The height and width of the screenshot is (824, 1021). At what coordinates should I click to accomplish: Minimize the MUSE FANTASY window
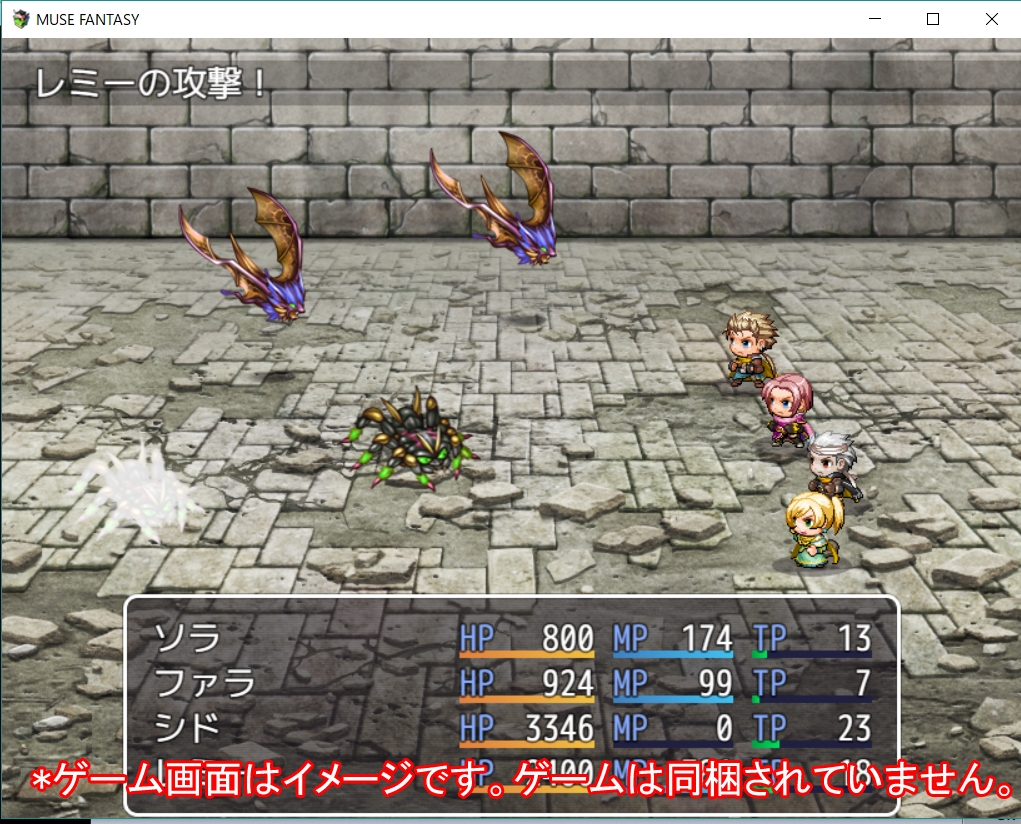[875, 19]
